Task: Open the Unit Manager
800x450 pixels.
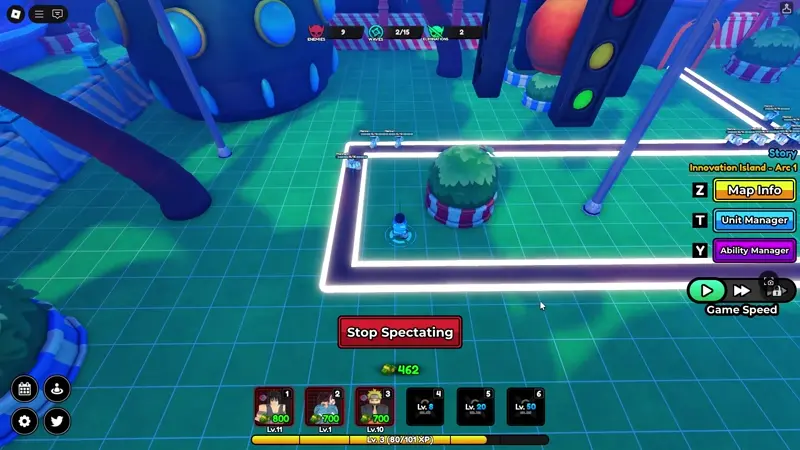Action: click(x=754, y=220)
